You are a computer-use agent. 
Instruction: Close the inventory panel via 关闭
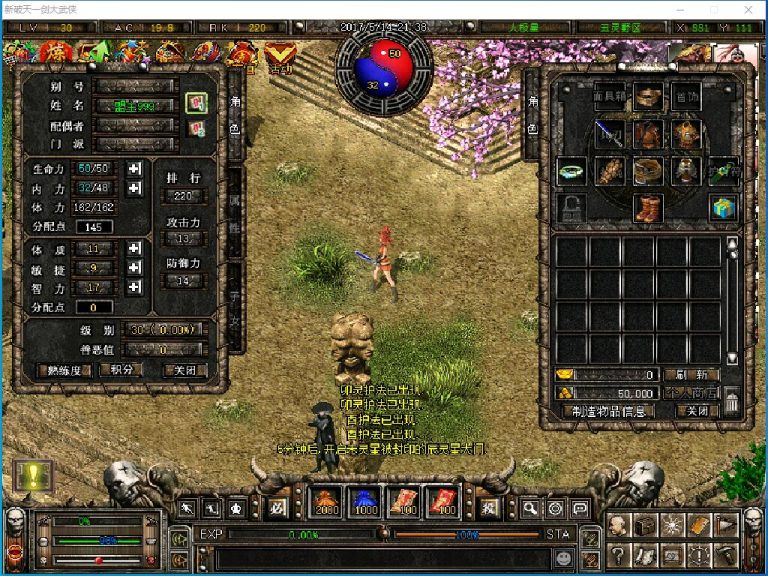691,411
